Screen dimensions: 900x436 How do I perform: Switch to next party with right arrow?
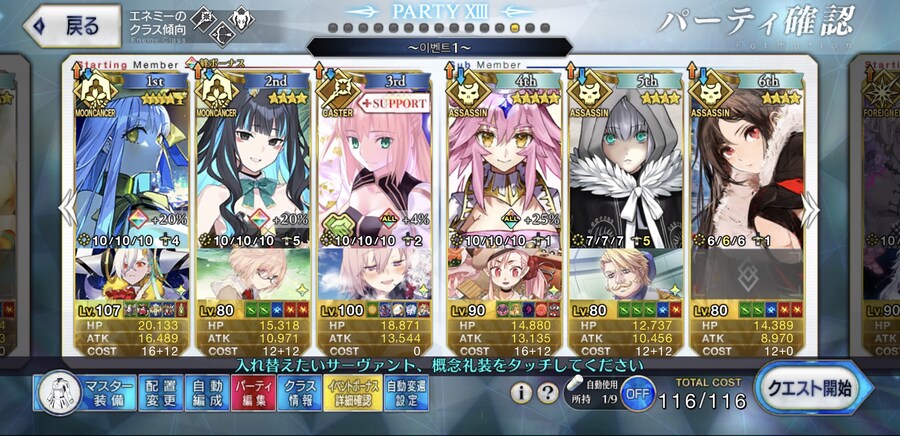coord(812,208)
